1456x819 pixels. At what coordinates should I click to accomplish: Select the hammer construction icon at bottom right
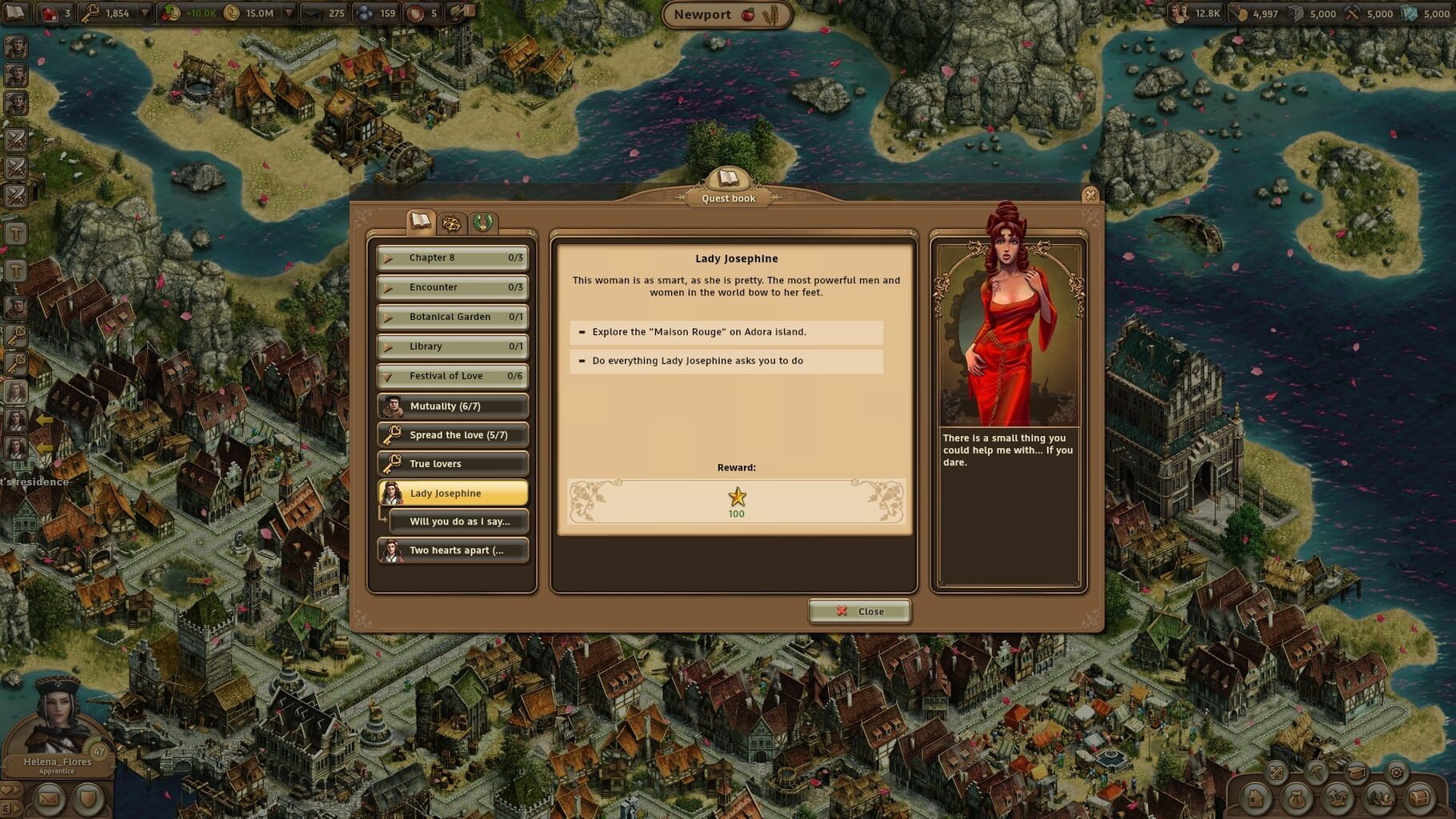pos(1317,773)
